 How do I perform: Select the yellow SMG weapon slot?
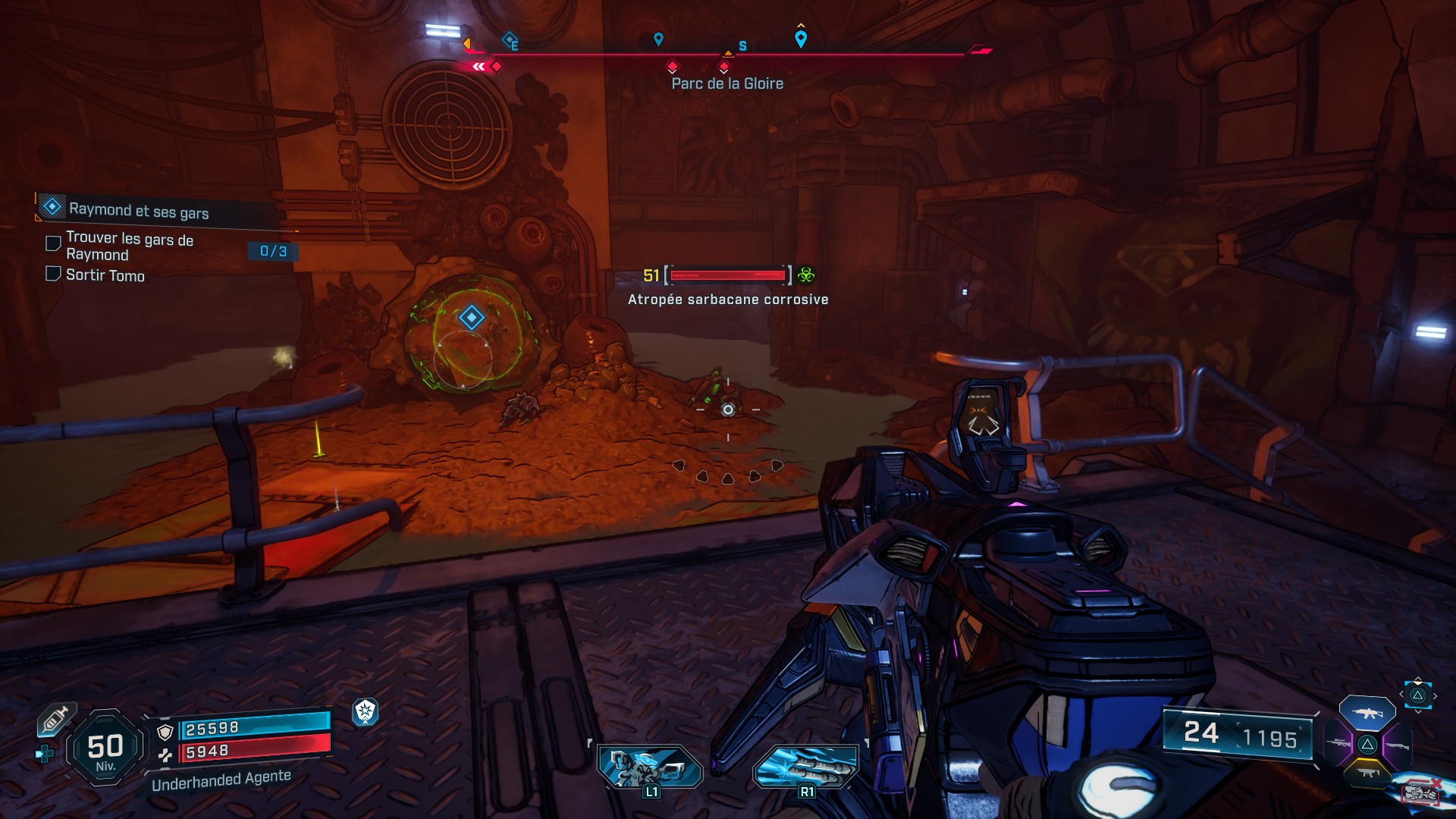tap(1367, 773)
